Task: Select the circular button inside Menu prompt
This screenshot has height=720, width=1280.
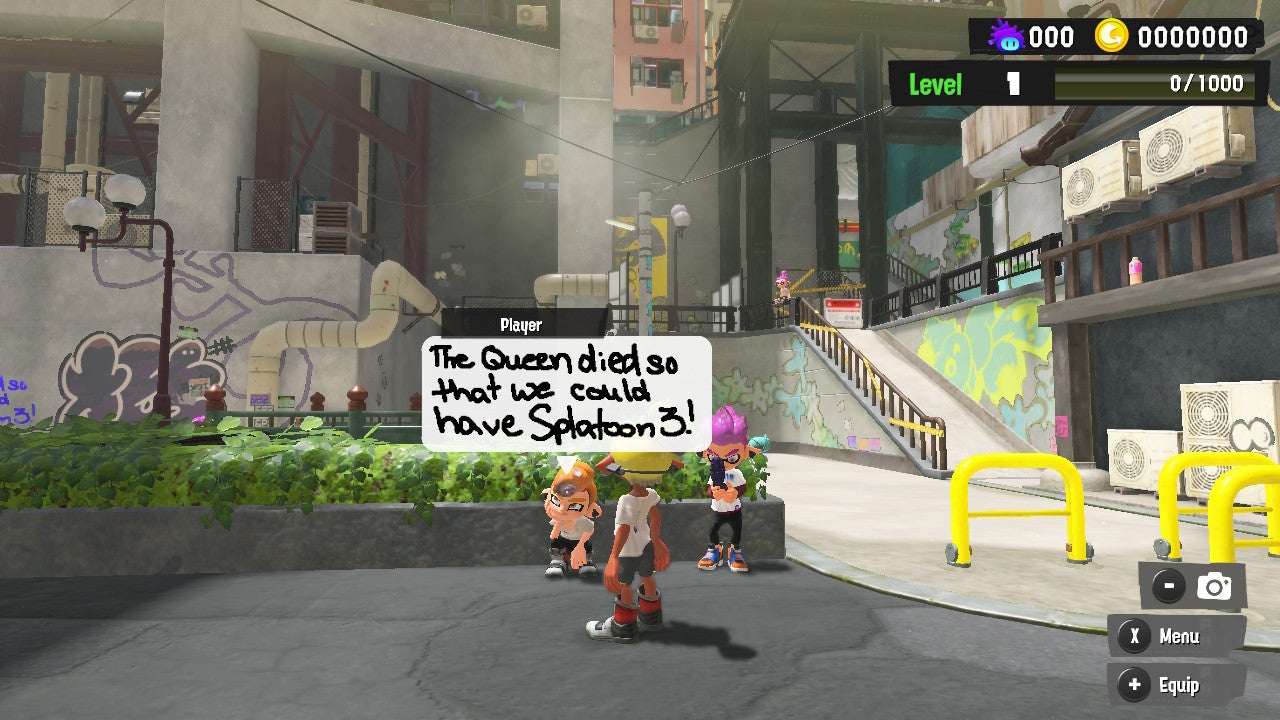Action: 1137,637
